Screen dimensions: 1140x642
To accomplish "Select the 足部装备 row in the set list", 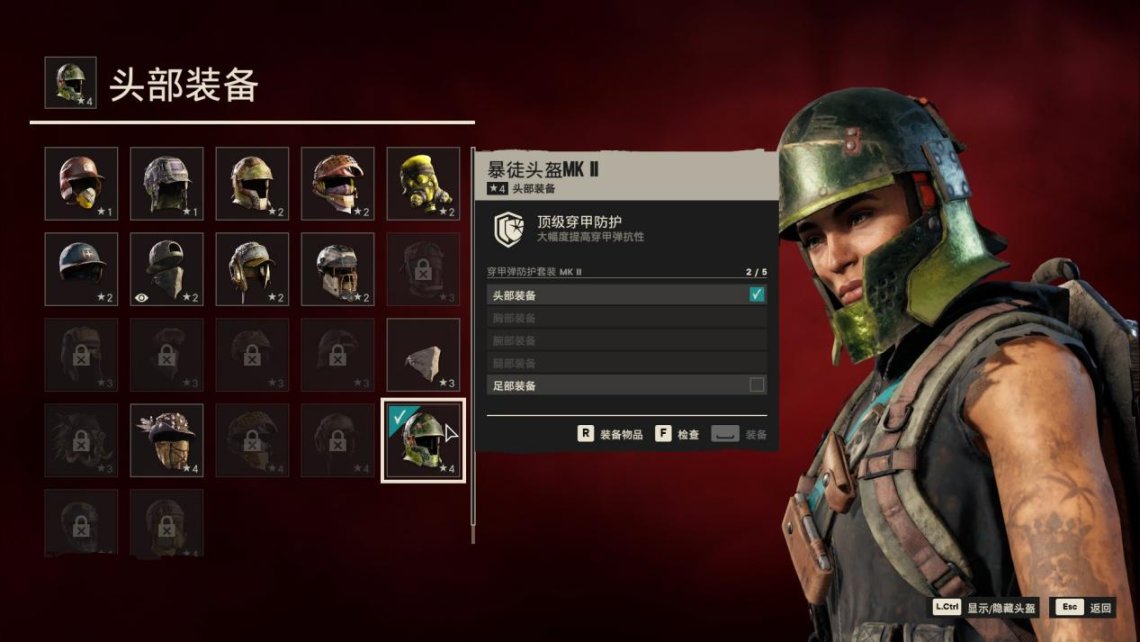I will pos(627,385).
